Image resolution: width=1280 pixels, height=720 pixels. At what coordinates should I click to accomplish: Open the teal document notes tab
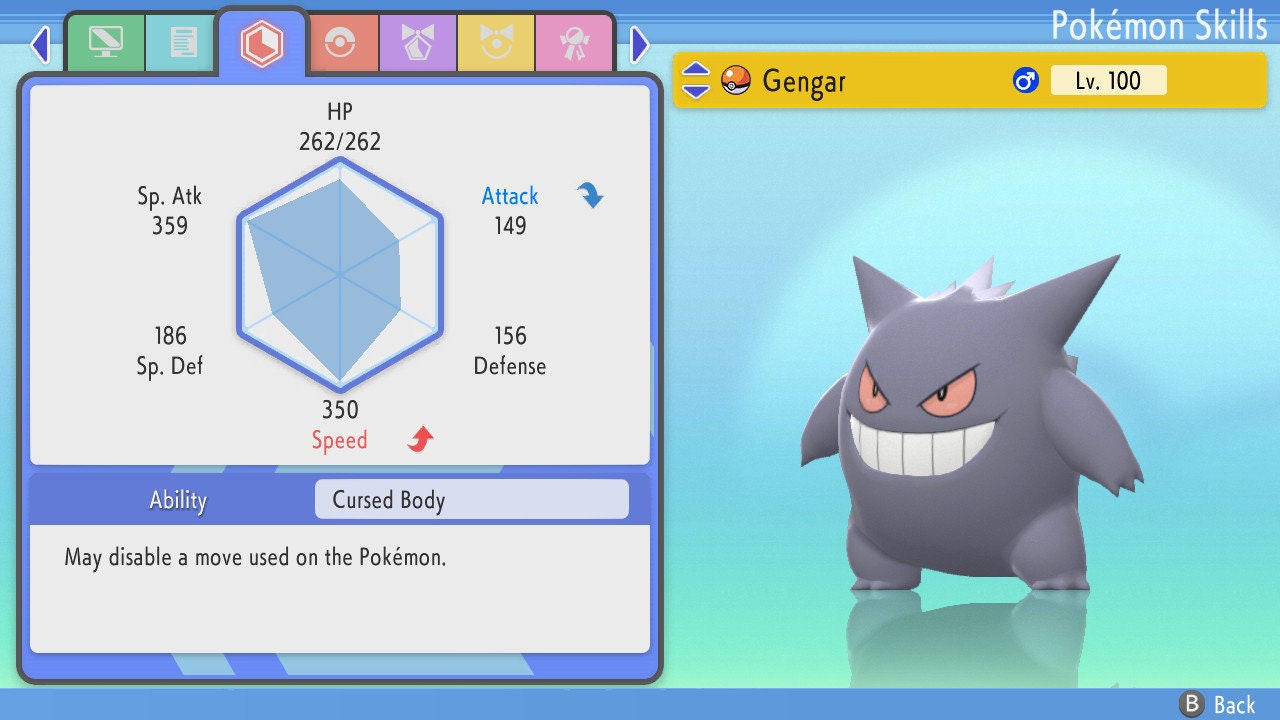pos(182,43)
